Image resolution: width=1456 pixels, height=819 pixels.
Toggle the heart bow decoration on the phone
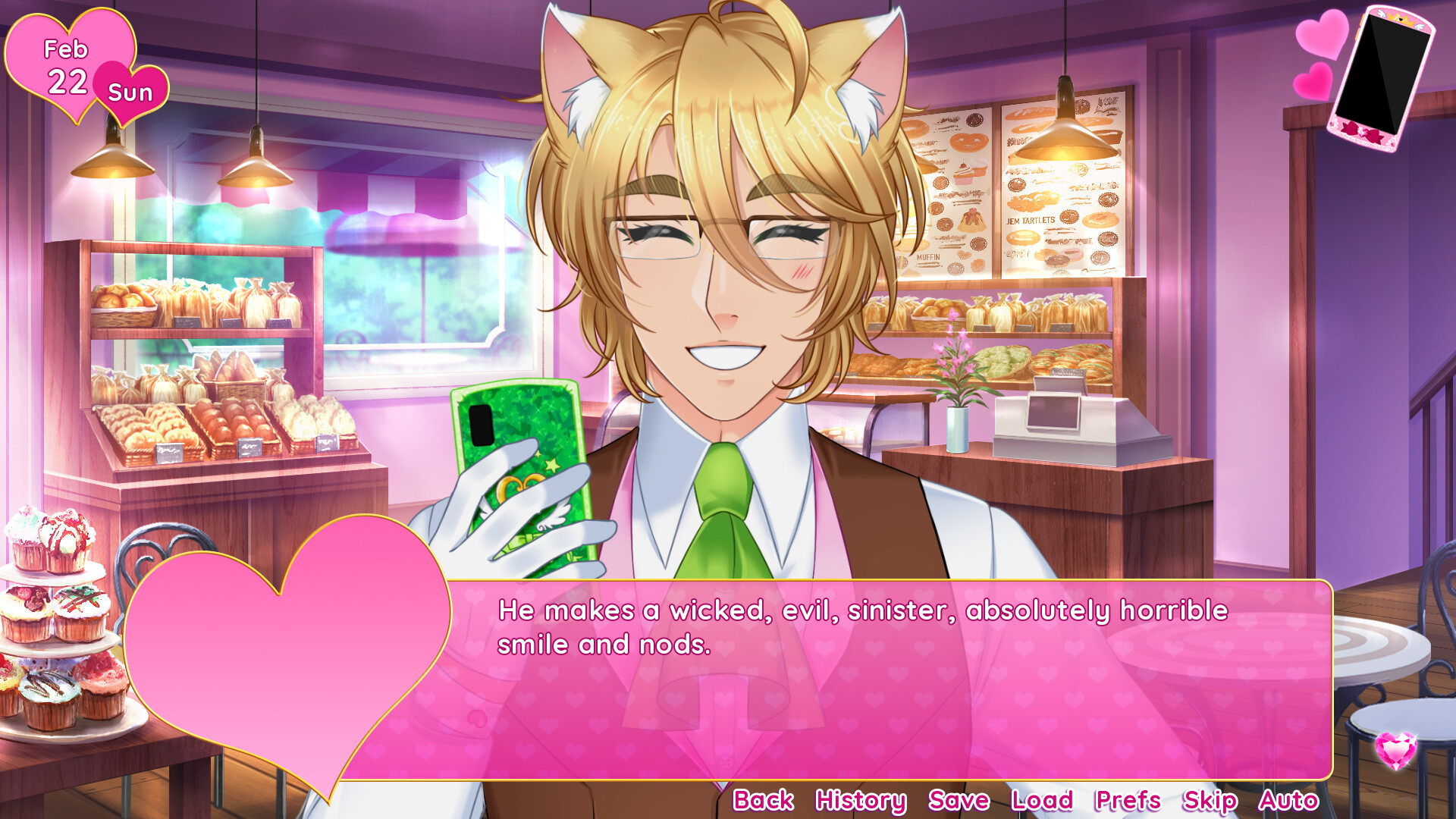(1362, 130)
